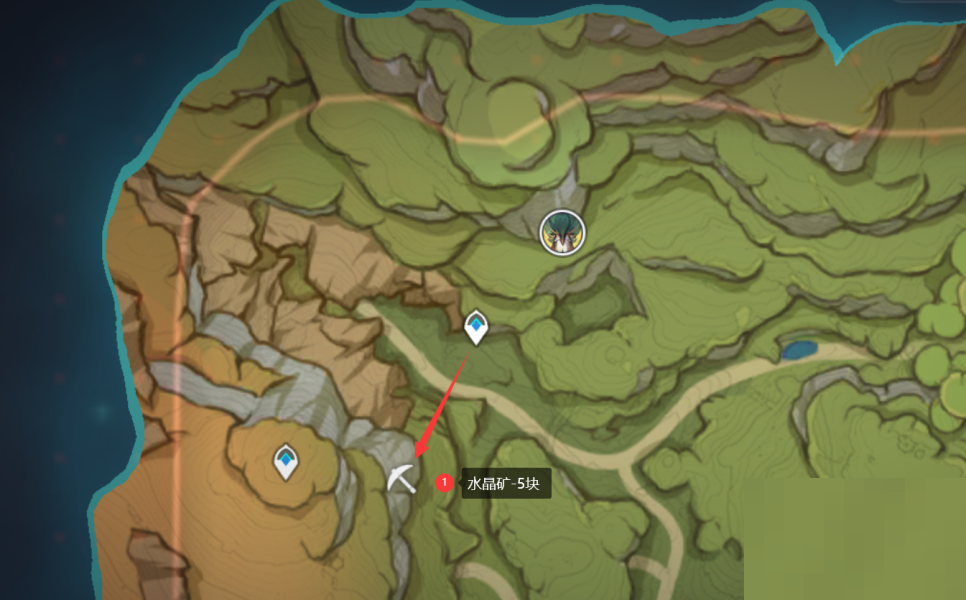Click the 水晶矿-5块 label
The image size is (966, 600).
pyautogui.click(x=505, y=485)
